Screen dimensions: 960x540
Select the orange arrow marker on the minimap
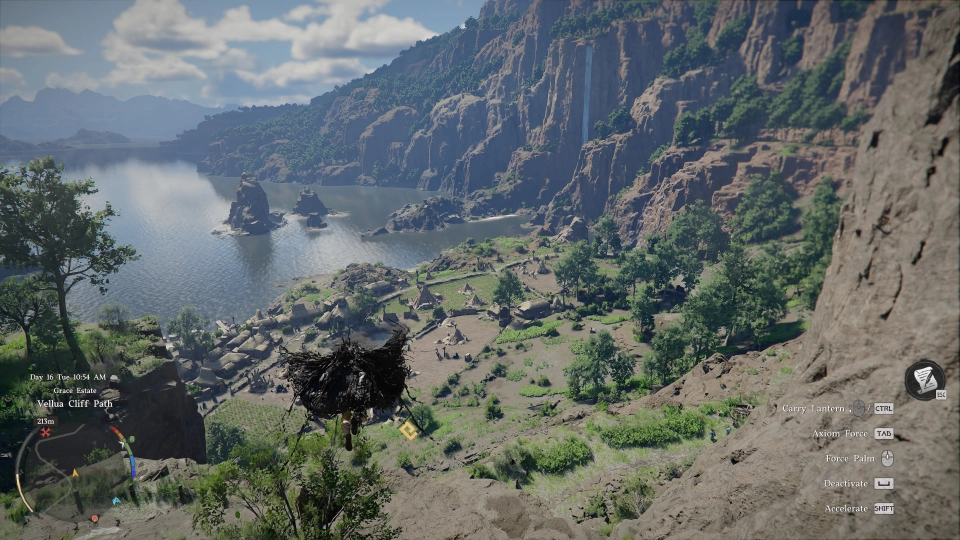pos(75,472)
